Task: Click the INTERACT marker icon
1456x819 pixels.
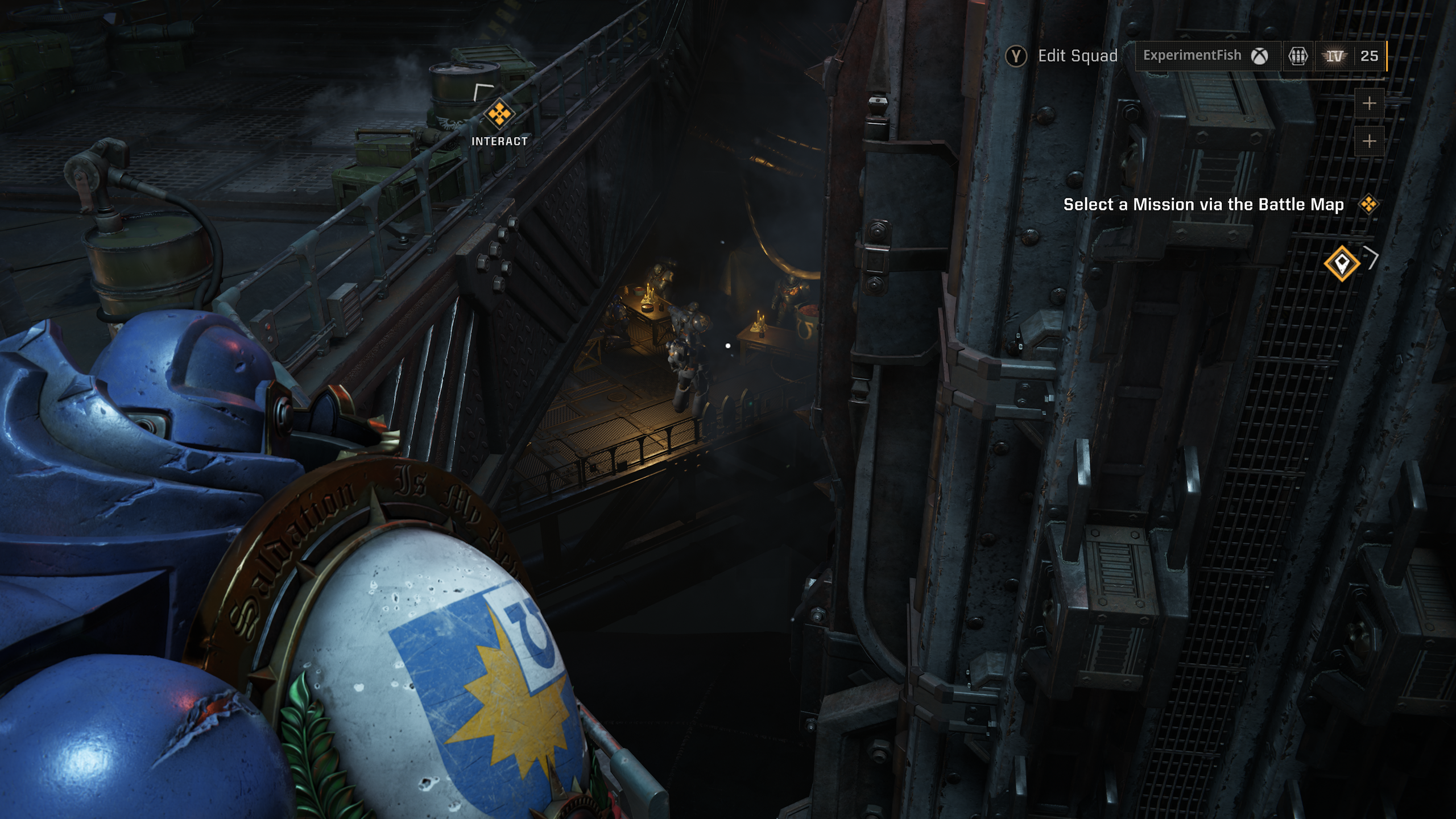Action: point(499,114)
